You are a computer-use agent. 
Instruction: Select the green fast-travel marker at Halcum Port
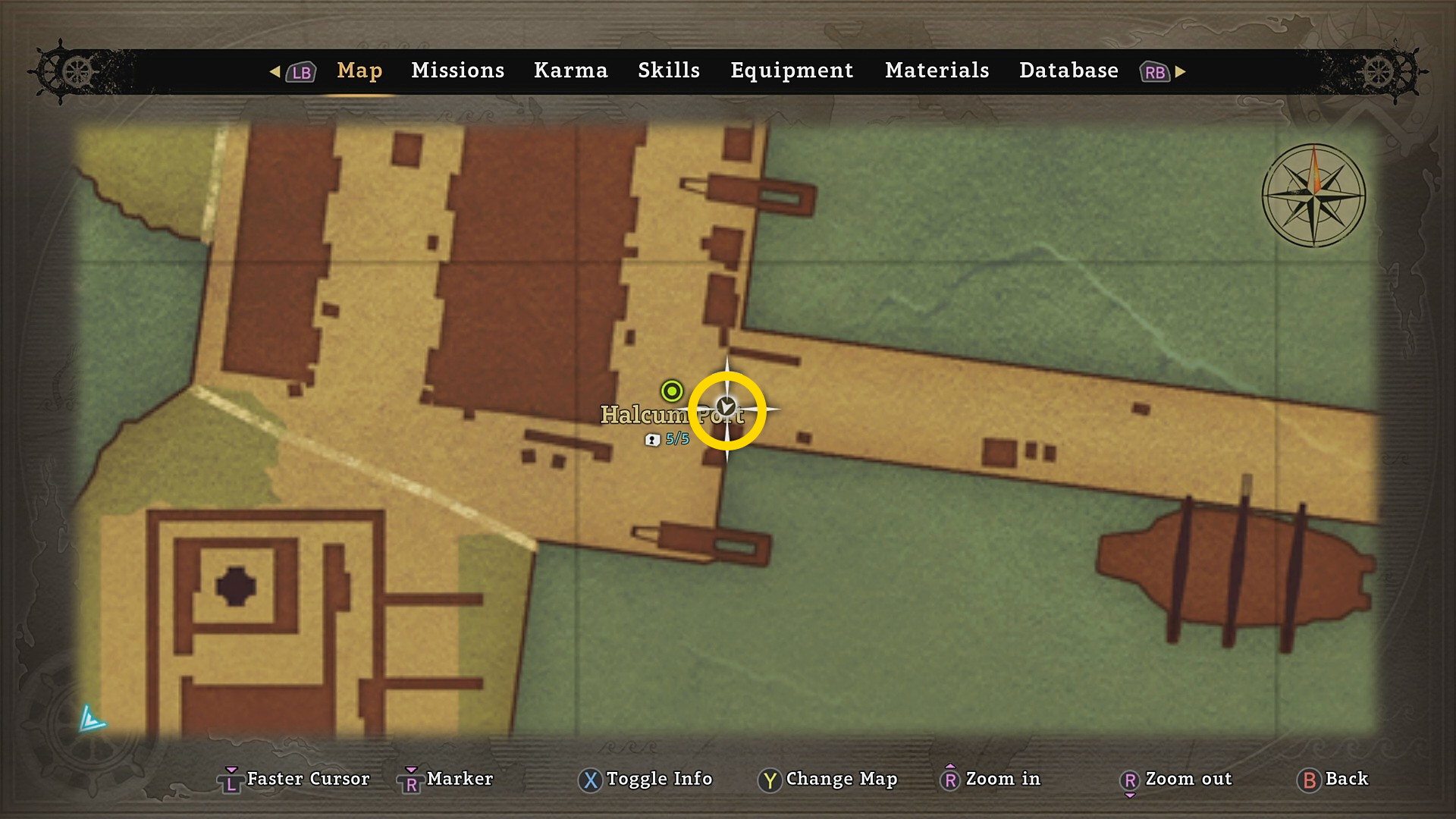(671, 391)
